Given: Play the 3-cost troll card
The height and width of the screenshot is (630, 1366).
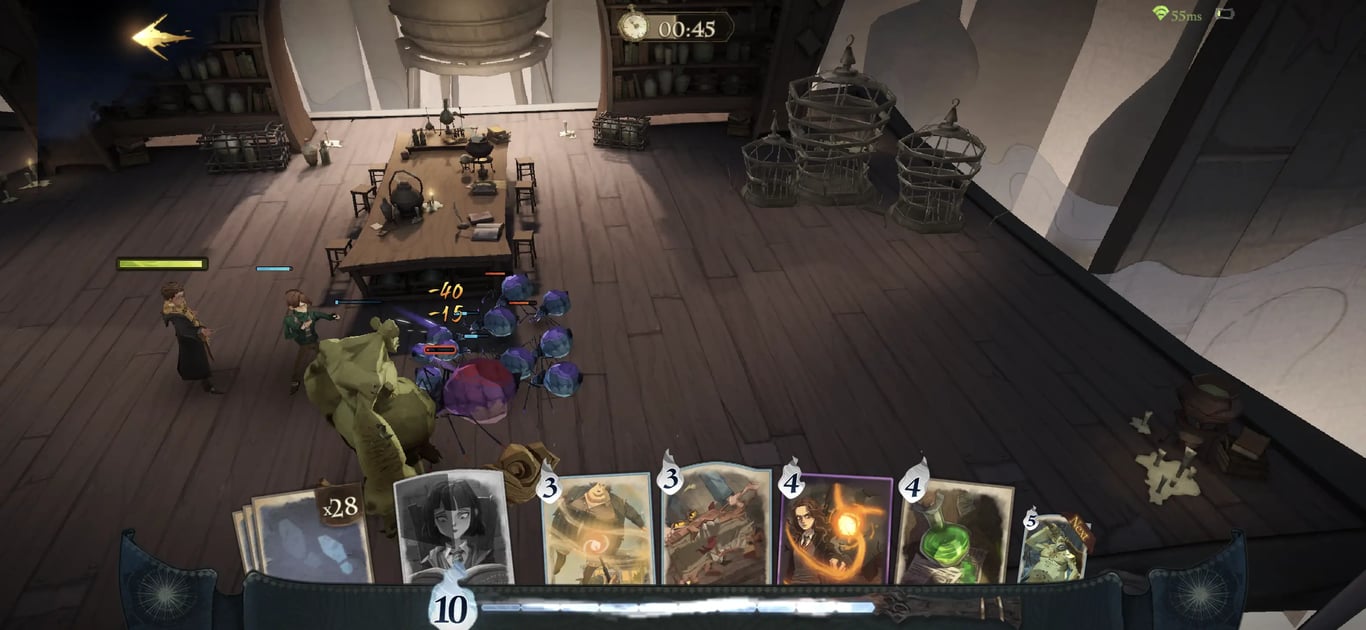Looking at the screenshot, I should pos(597,528).
